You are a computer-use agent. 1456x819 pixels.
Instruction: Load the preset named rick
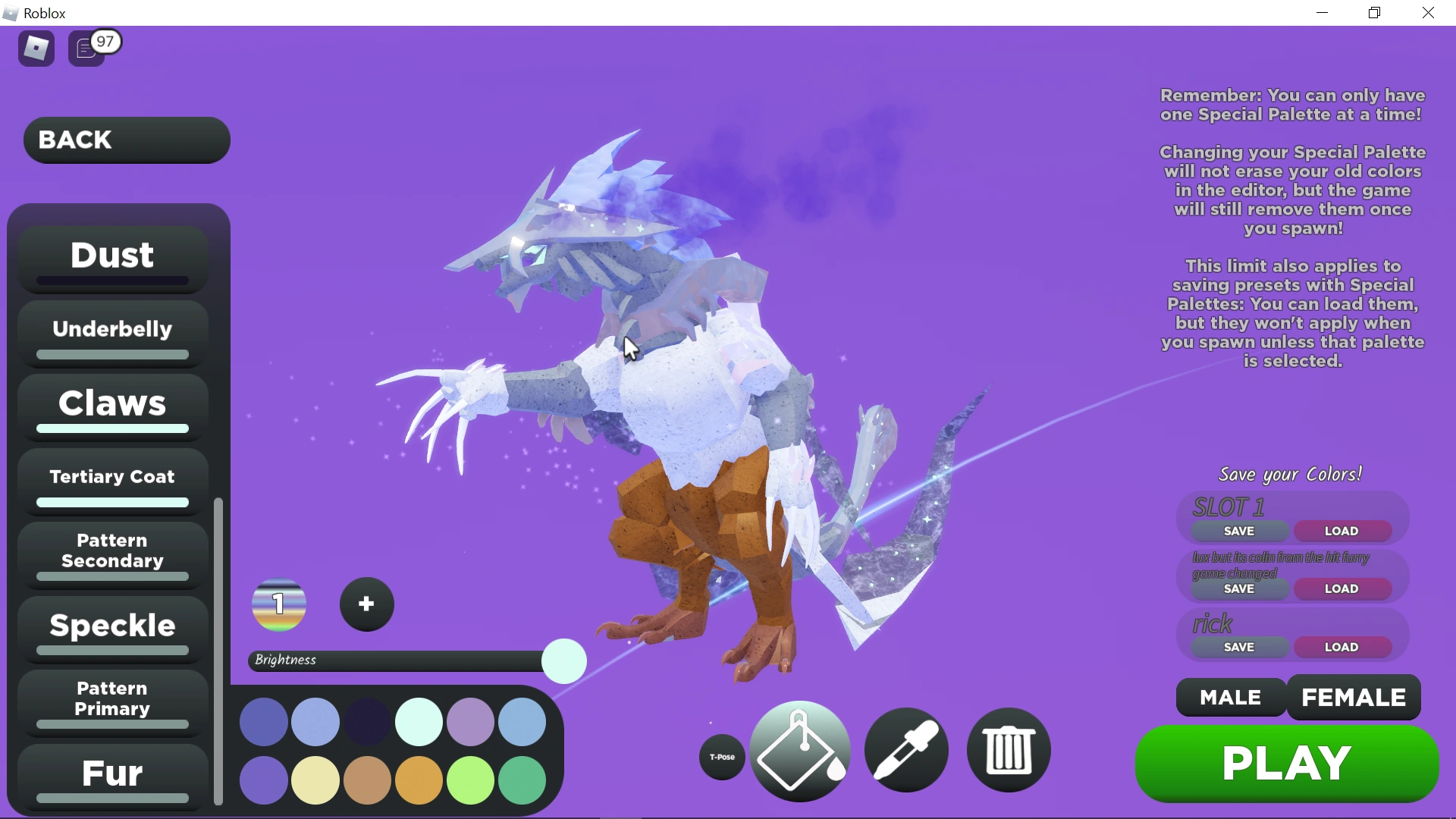pos(1342,647)
